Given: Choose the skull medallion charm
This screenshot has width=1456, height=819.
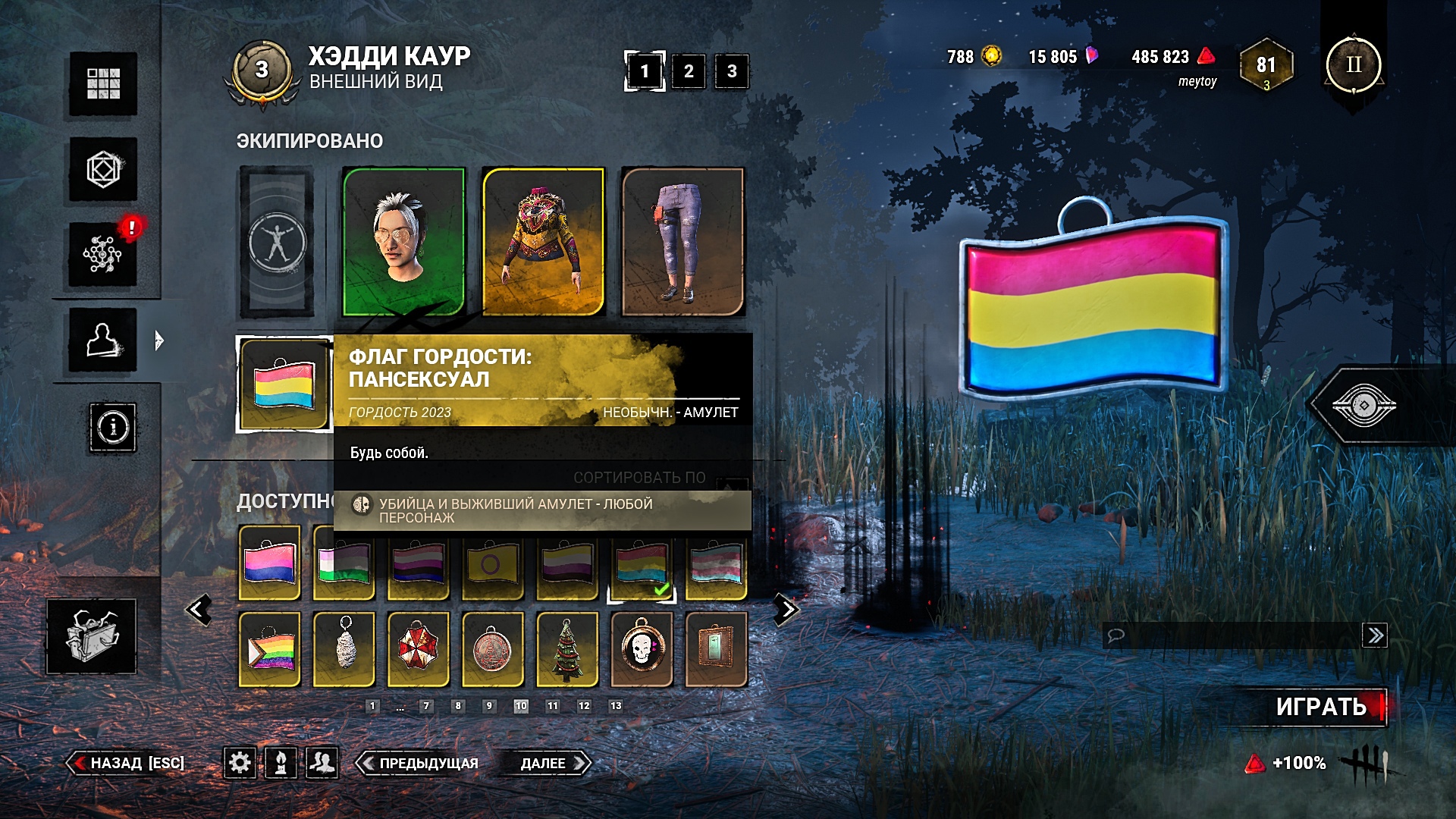Looking at the screenshot, I should (x=642, y=649).
